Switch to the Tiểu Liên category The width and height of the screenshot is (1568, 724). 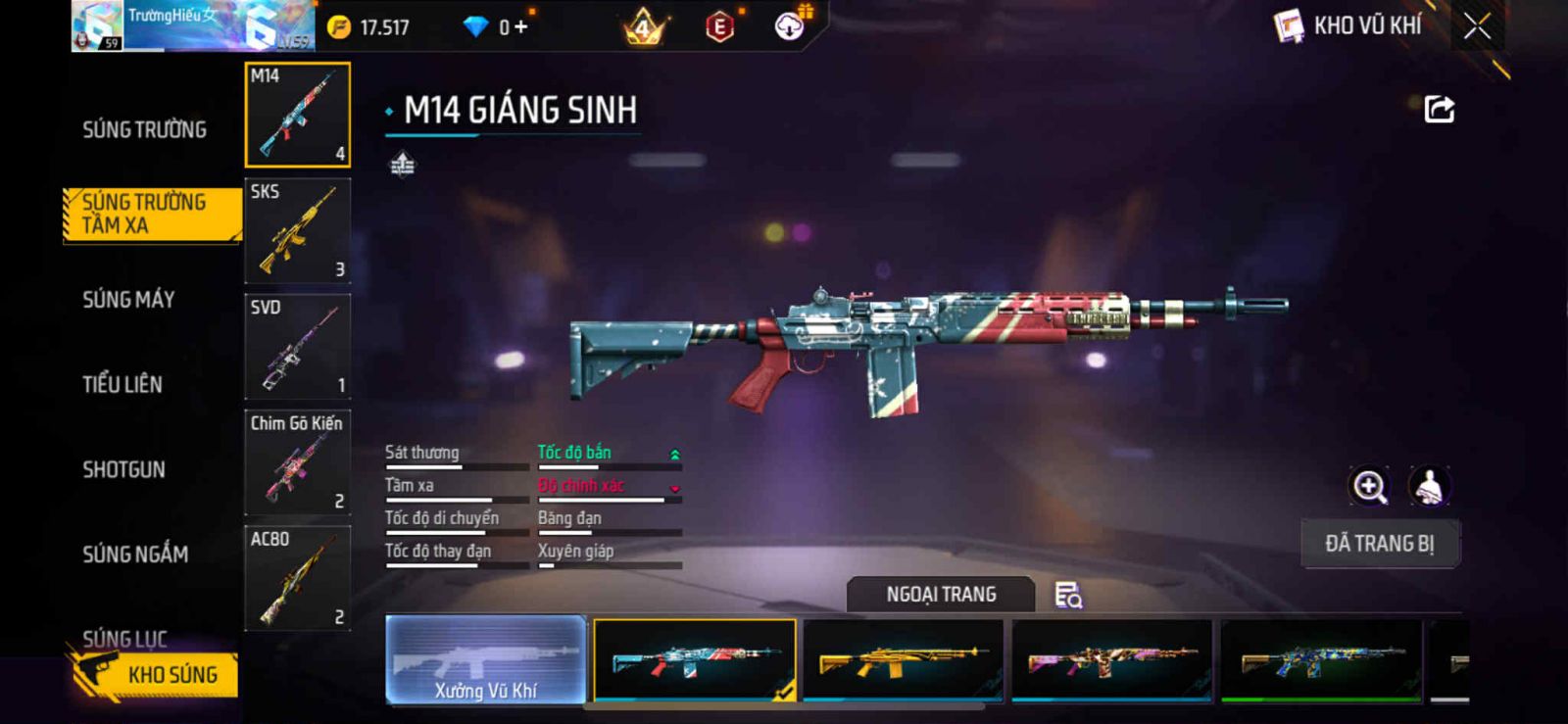[x=122, y=384]
